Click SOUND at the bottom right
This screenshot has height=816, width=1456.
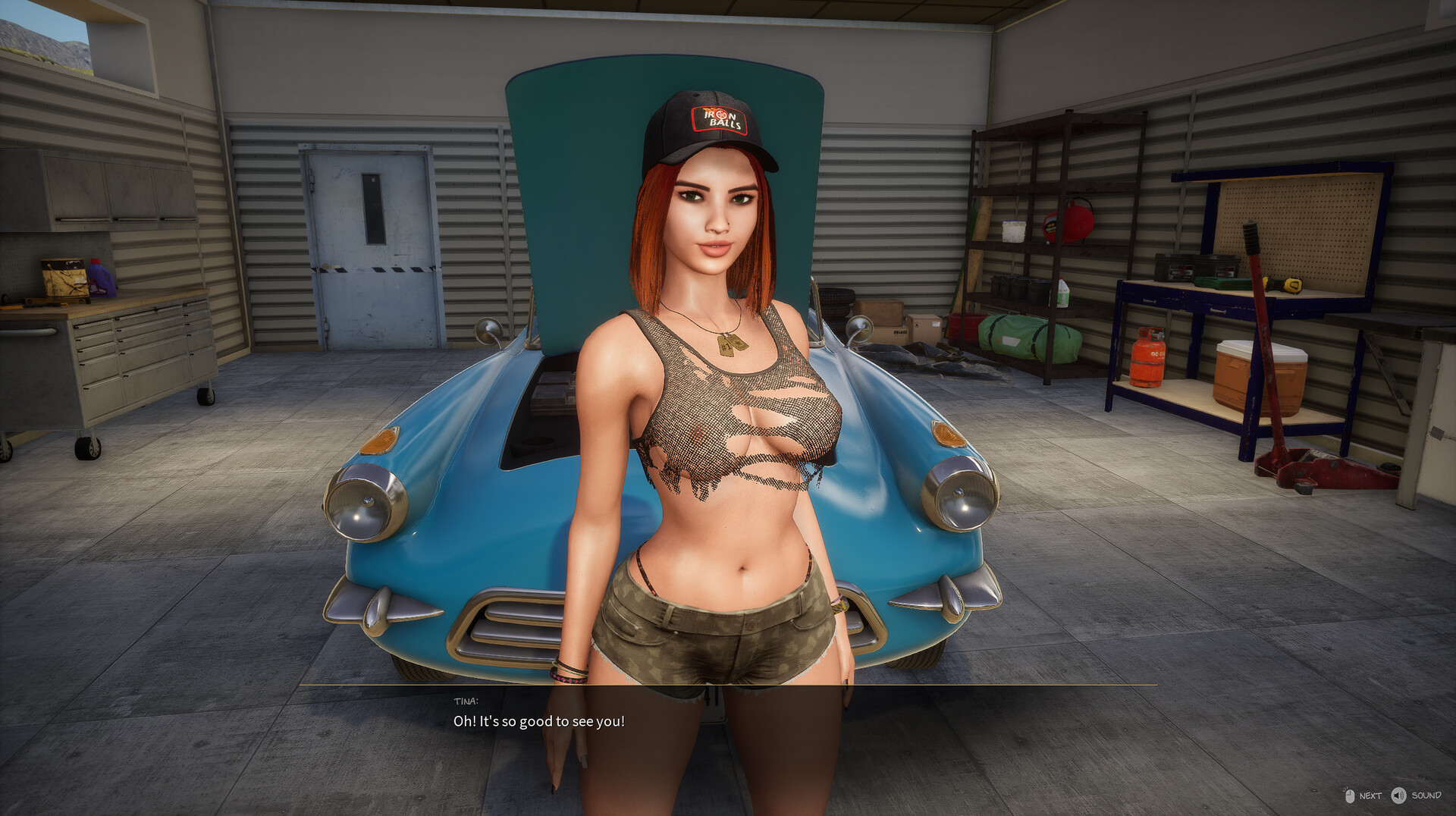1426,796
